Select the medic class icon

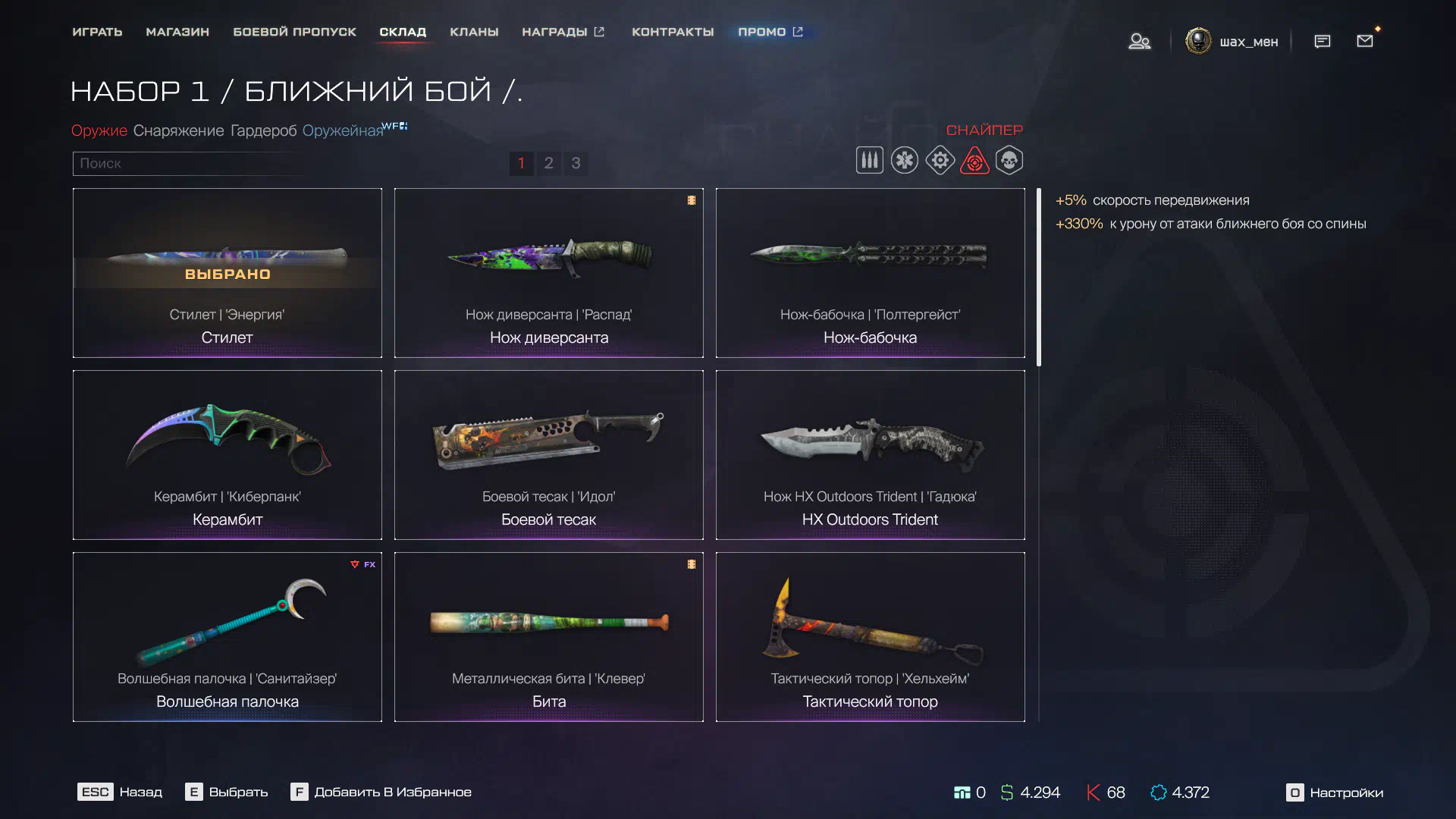pos(904,161)
